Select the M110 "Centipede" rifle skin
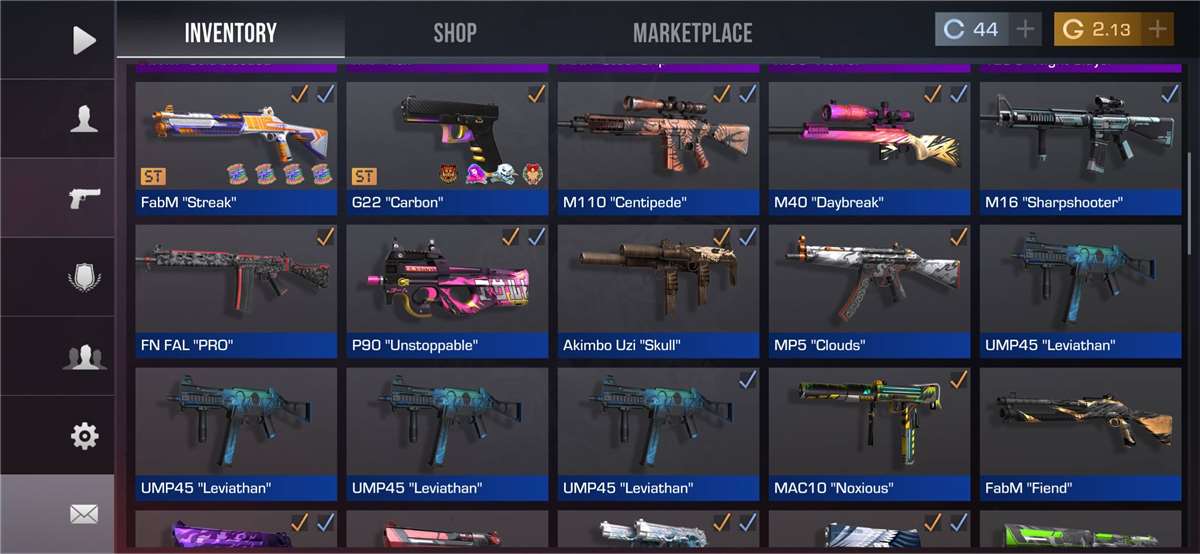 pos(658,147)
